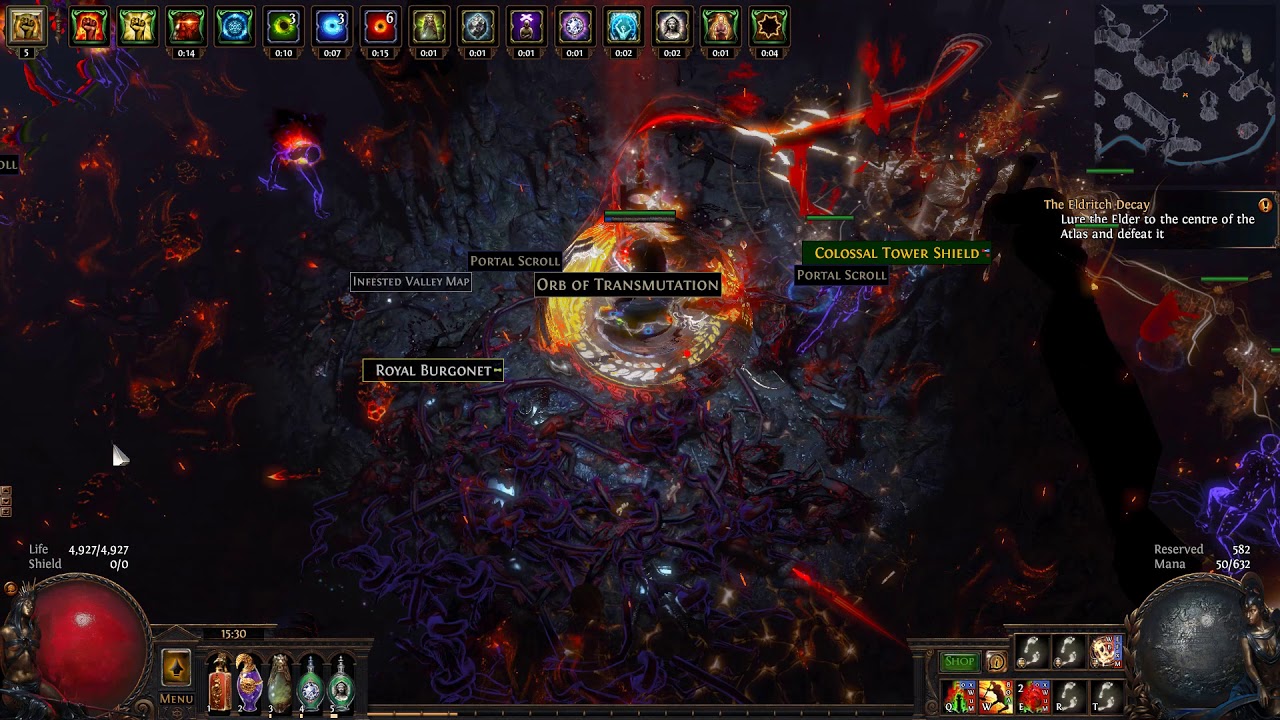Screen dimensions: 1280x720
Task: Use the purple gold-topped flask in slot 2
Action: coord(249,684)
